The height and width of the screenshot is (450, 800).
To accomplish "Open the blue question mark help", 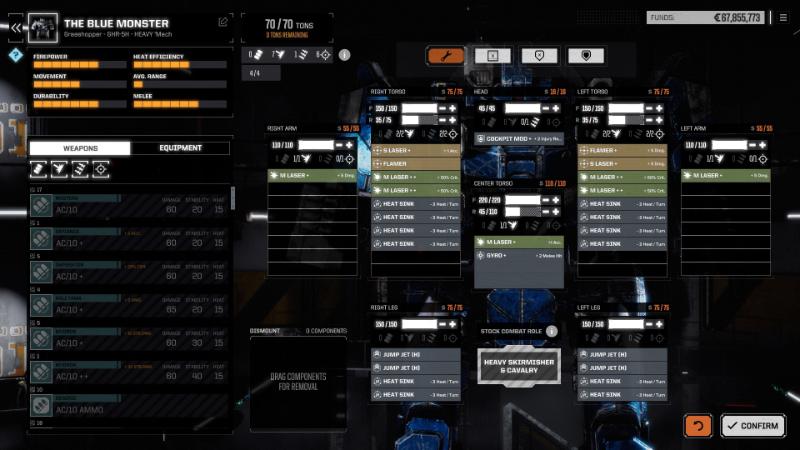I will pos(15,55).
